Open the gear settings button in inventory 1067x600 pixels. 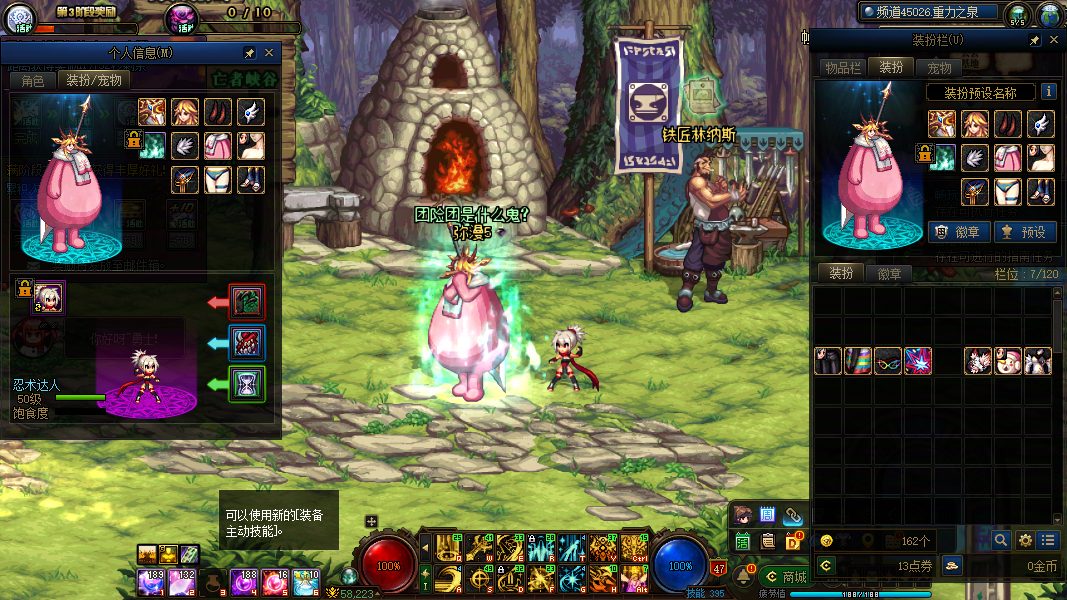[1025, 540]
